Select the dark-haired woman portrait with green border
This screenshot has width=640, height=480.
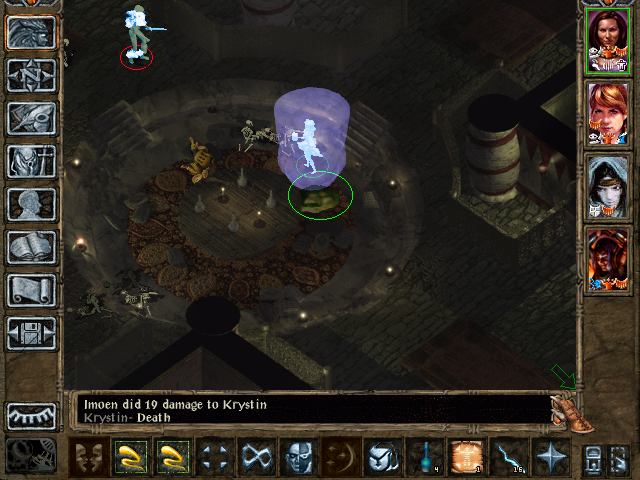pyautogui.click(x=606, y=40)
